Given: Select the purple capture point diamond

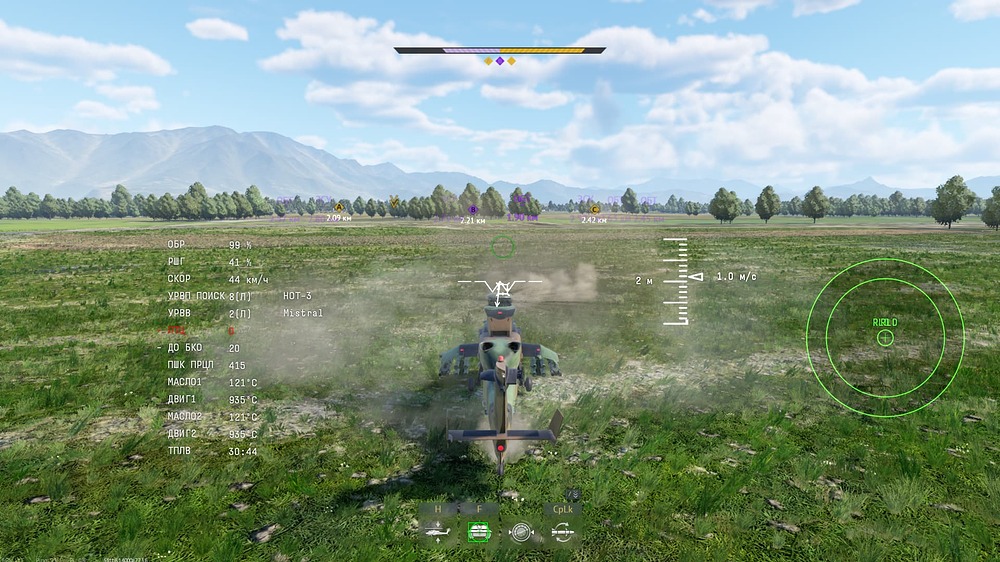Looking at the screenshot, I should (x=500, y=61).
